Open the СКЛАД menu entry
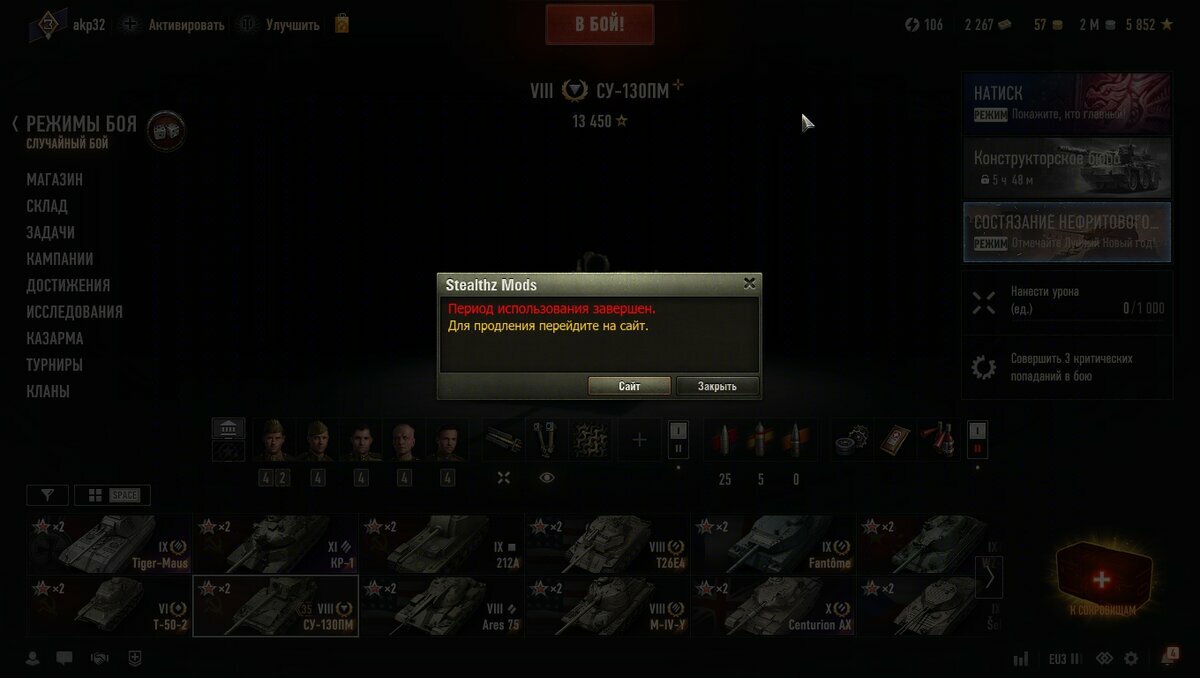 tap(47, 206)
